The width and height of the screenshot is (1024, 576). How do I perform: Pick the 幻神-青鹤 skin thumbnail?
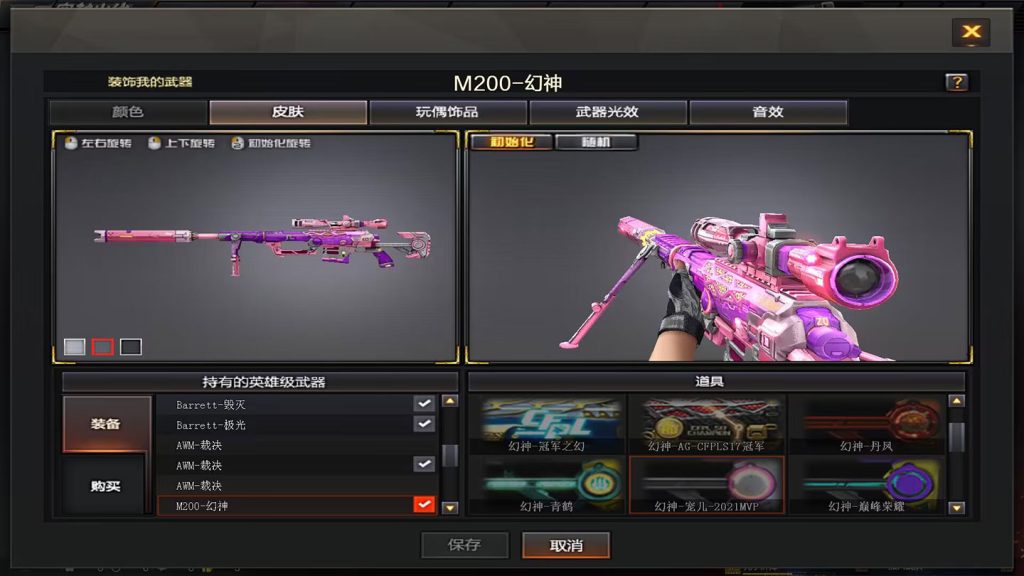click(547, 485)
